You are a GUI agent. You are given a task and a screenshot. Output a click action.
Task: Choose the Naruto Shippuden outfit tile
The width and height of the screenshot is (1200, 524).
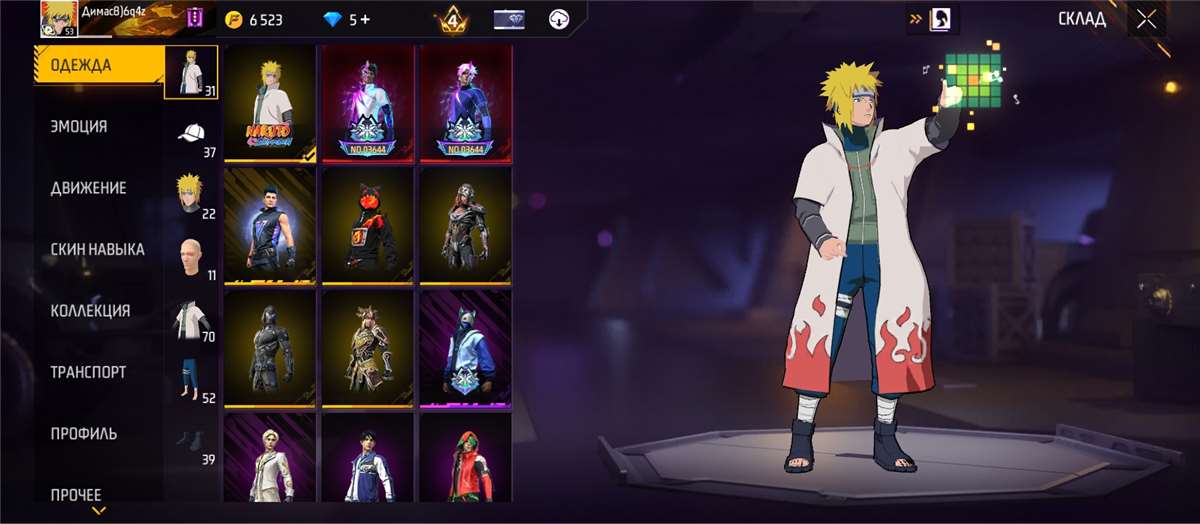[269, 103]
